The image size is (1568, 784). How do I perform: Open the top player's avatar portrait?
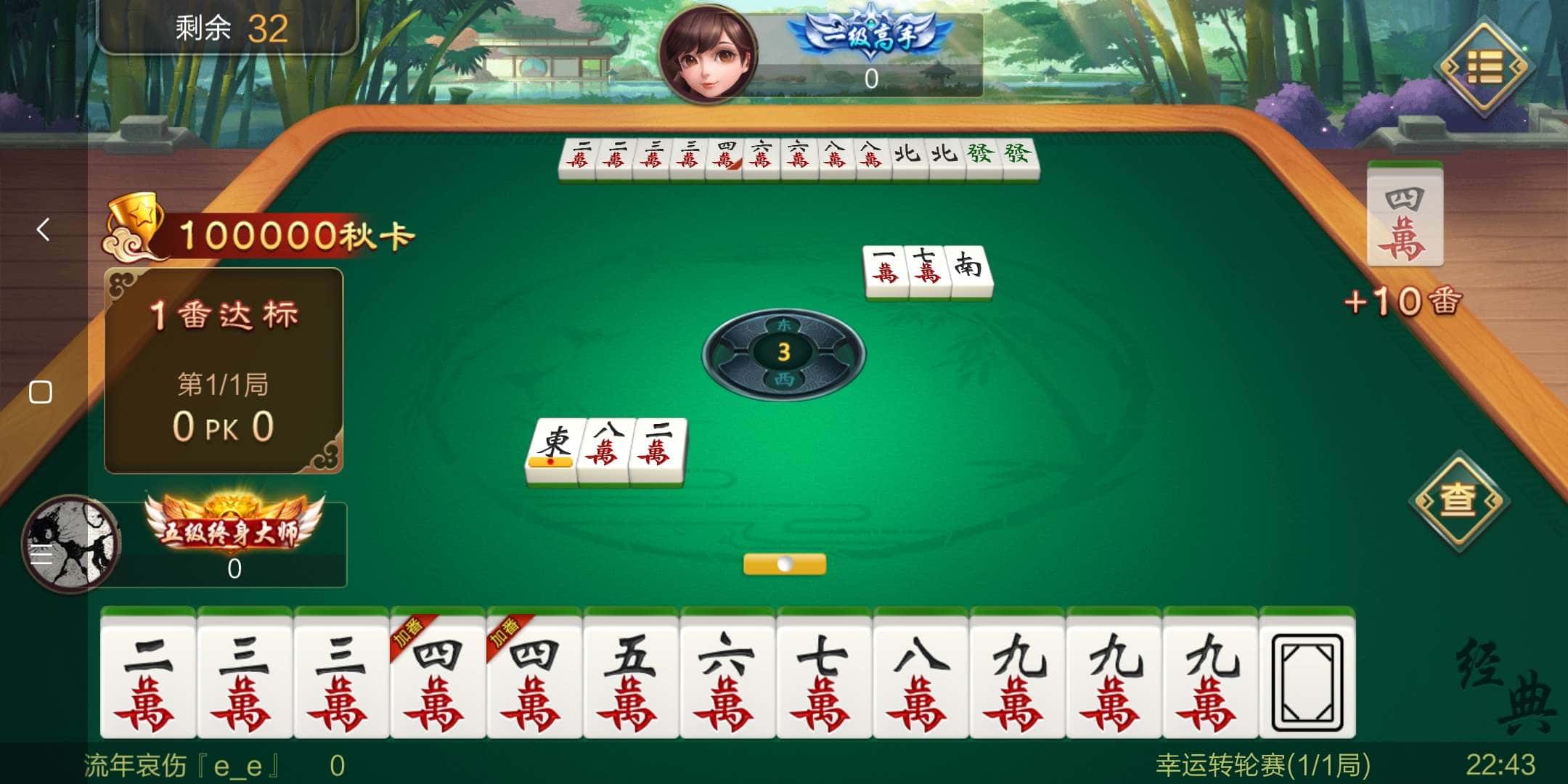708,54
